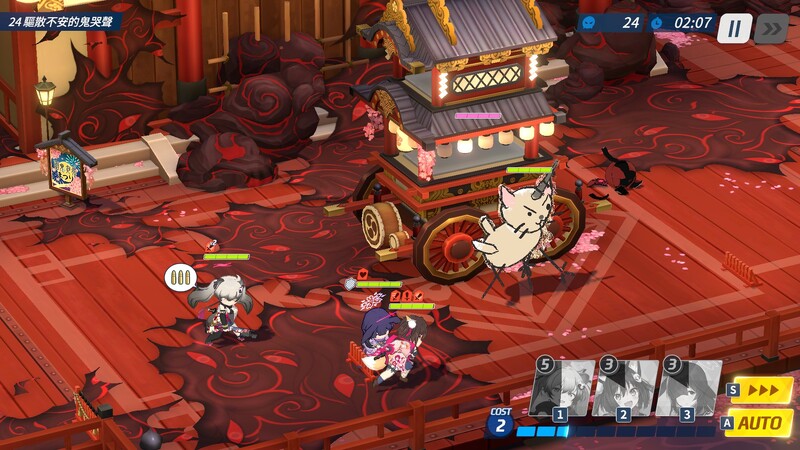800x450 pixels.
Task: Choose skill card number 2
Action: point(625,388)
